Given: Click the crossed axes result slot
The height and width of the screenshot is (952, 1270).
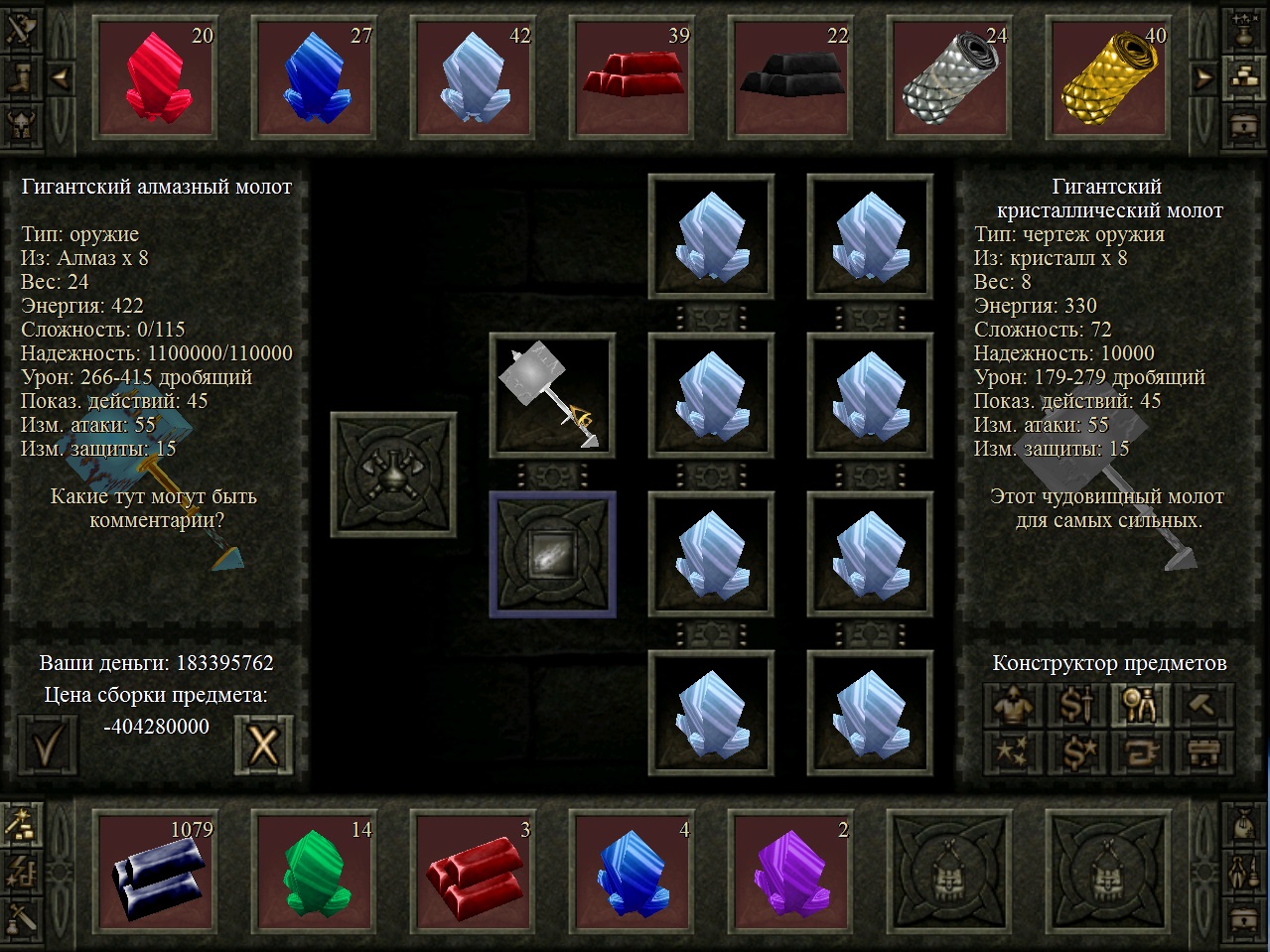Looking at the screenshot, I should [x=393, y=475].
